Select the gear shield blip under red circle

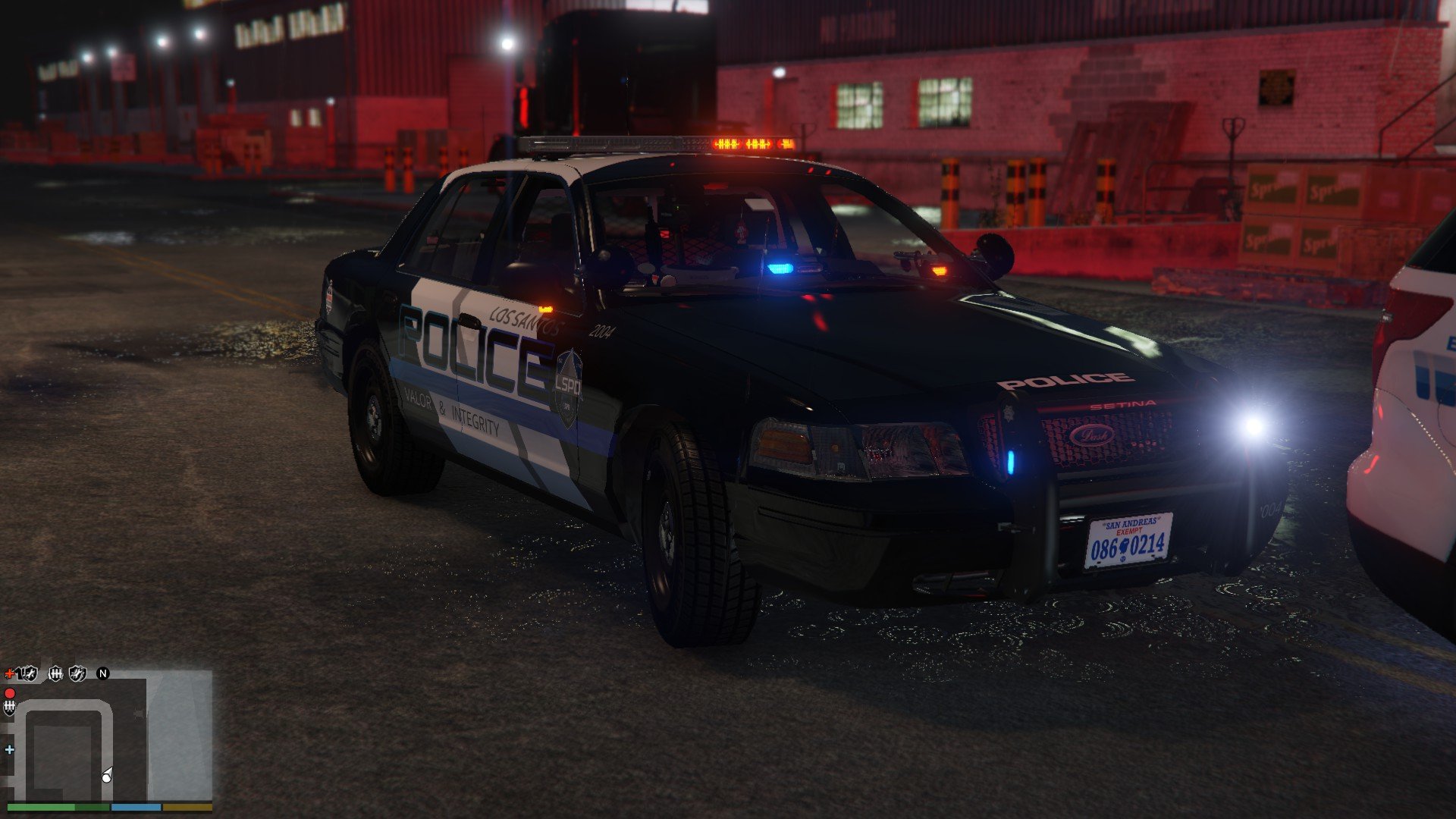pos(10,708)
